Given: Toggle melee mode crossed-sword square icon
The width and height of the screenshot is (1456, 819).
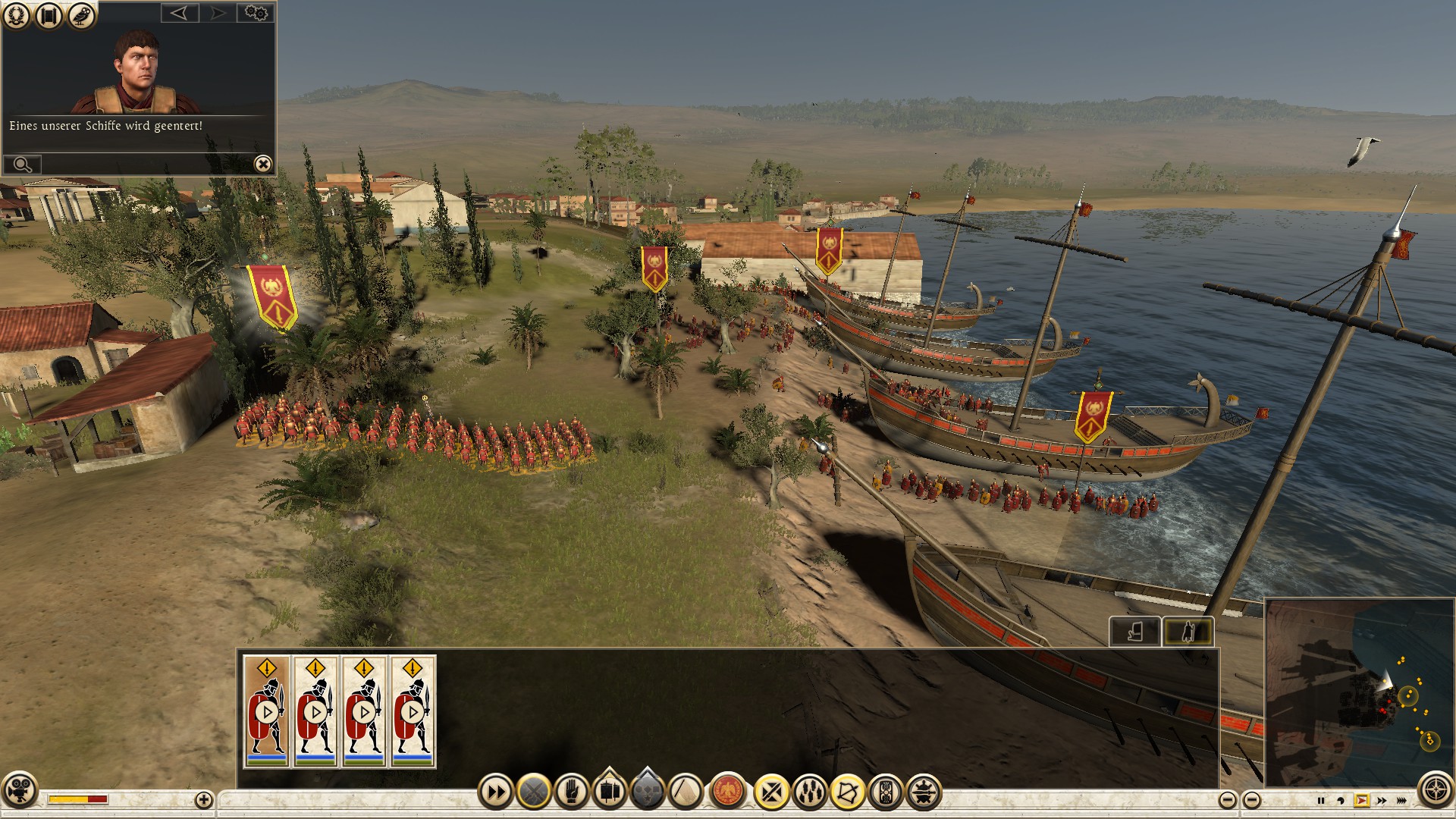Looking at the screenshot, I should [771, 793].
